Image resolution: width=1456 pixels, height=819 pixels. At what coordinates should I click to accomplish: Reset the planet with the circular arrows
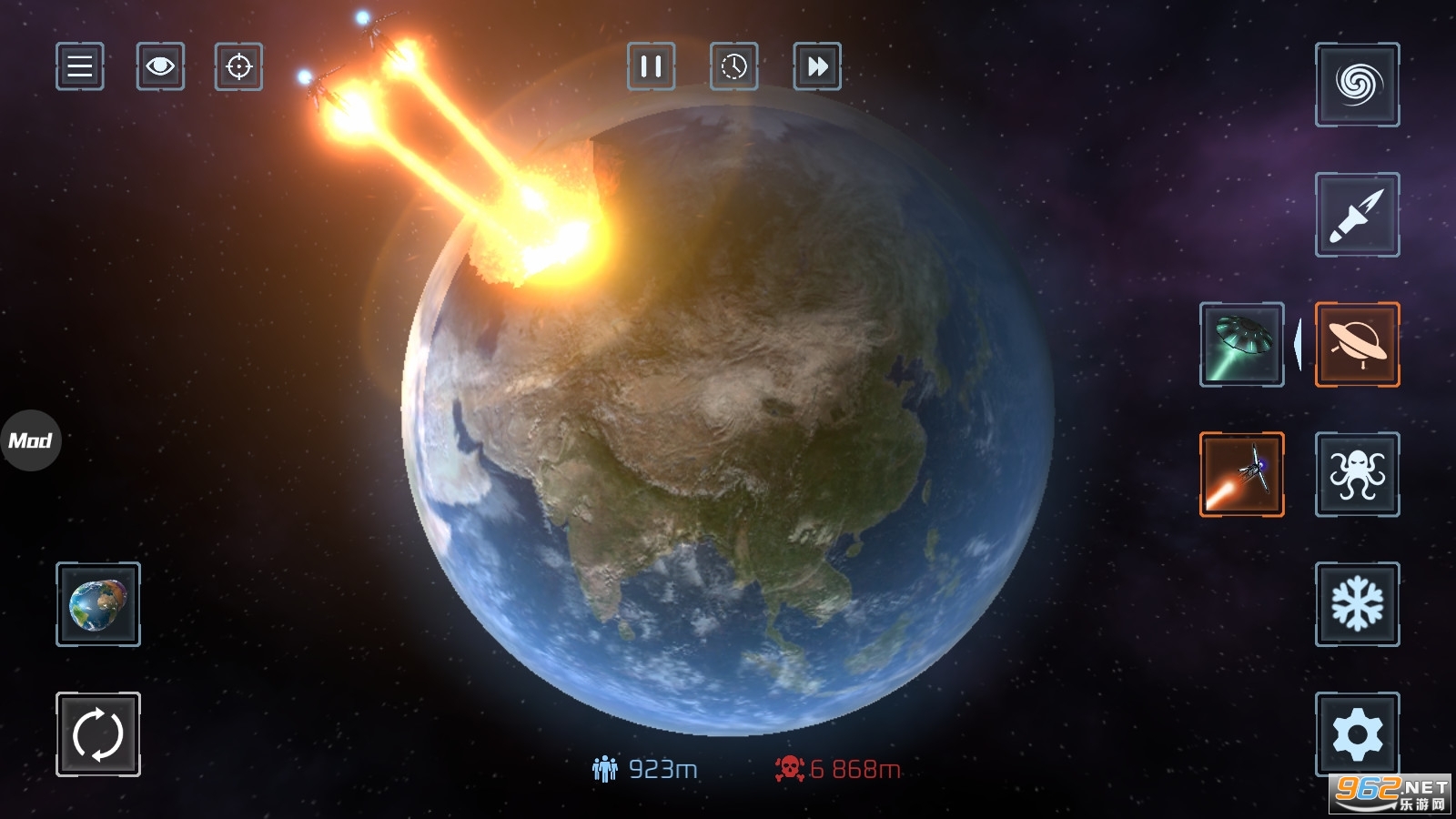[98, 734]
